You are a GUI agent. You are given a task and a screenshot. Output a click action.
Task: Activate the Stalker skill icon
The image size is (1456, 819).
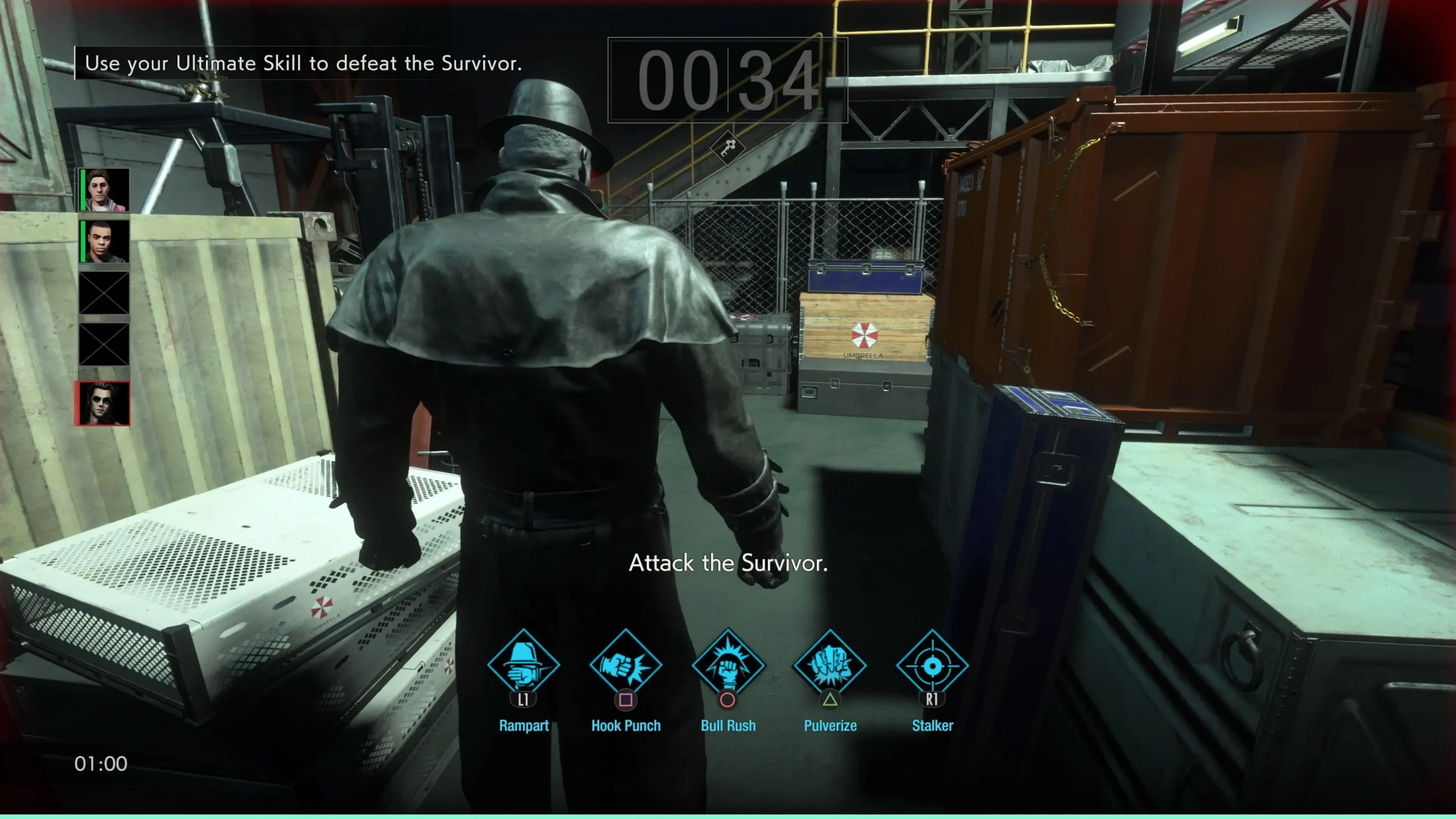point(932,664)
